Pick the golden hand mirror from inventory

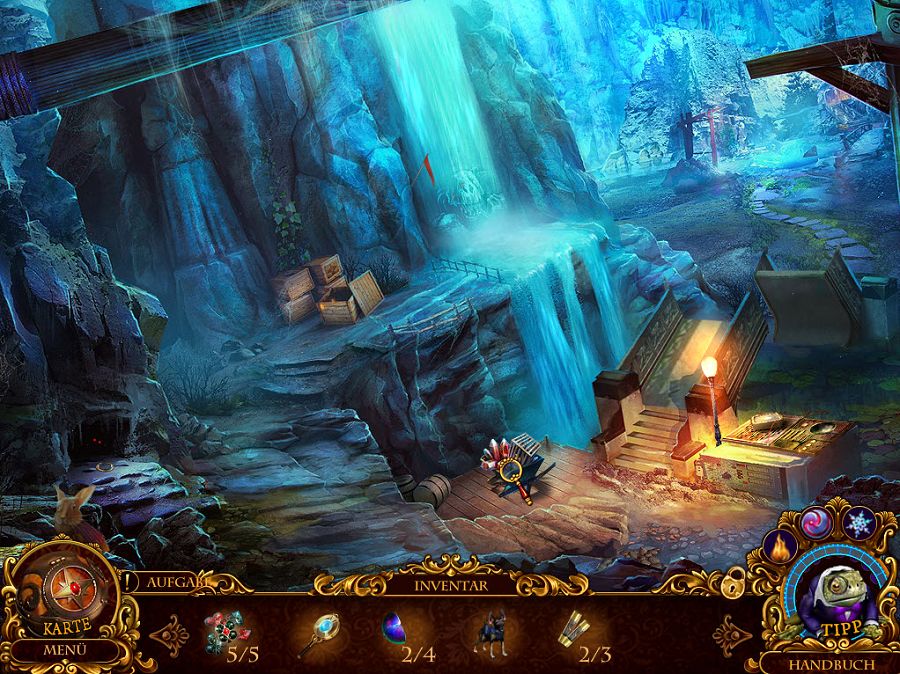pos(317,632)
